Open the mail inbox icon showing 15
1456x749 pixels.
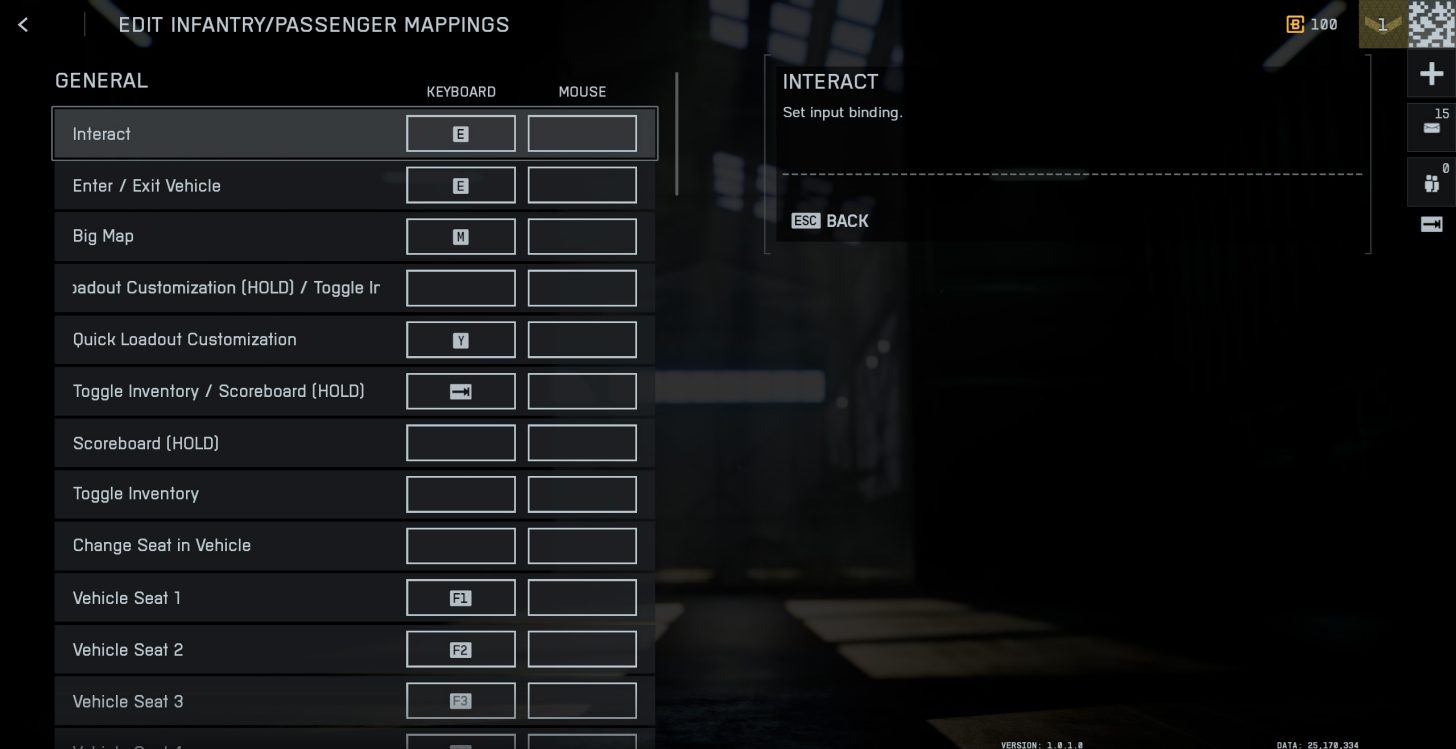tap(1431, 128)
